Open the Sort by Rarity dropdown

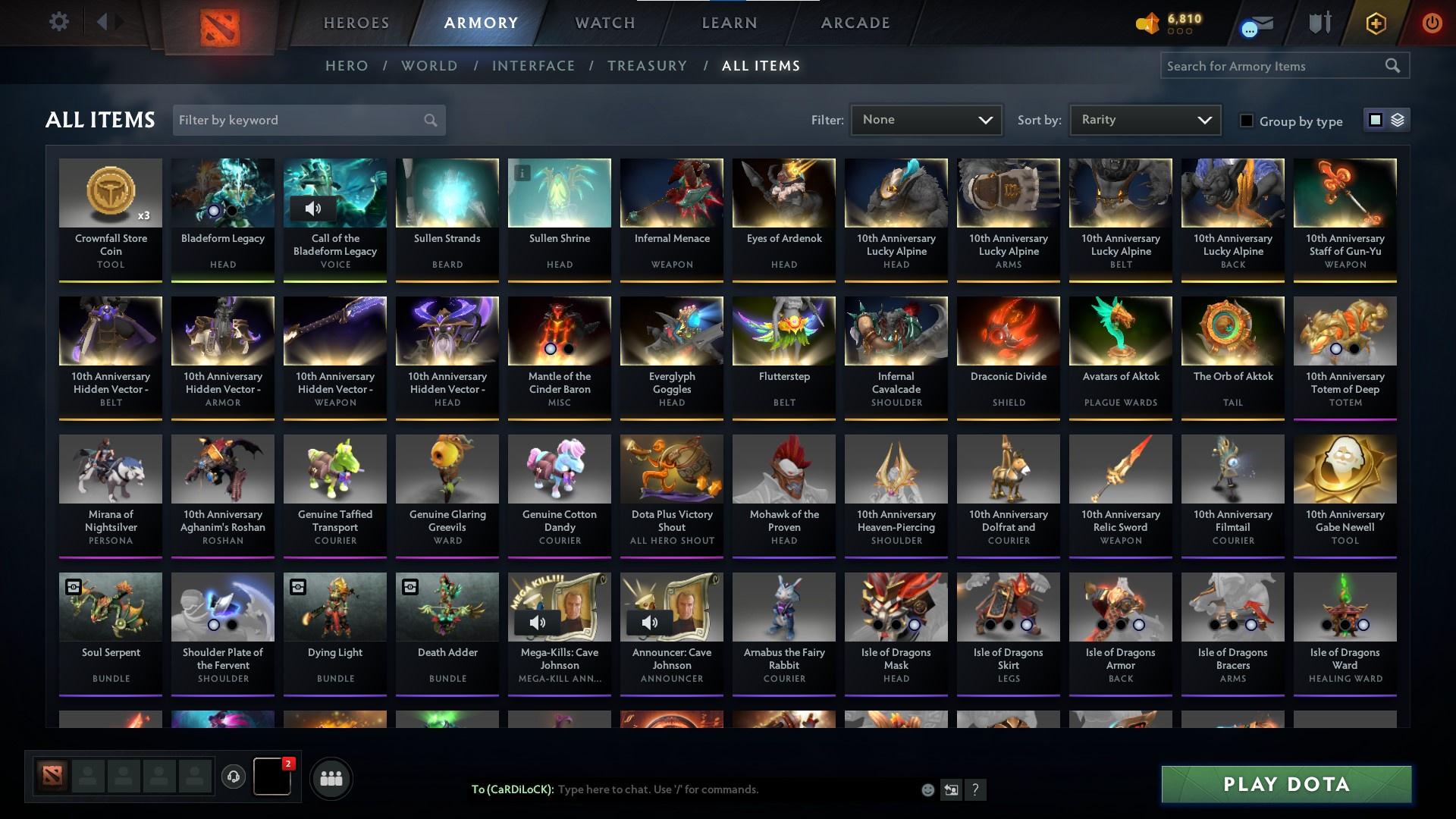[x=1144, y=119]
